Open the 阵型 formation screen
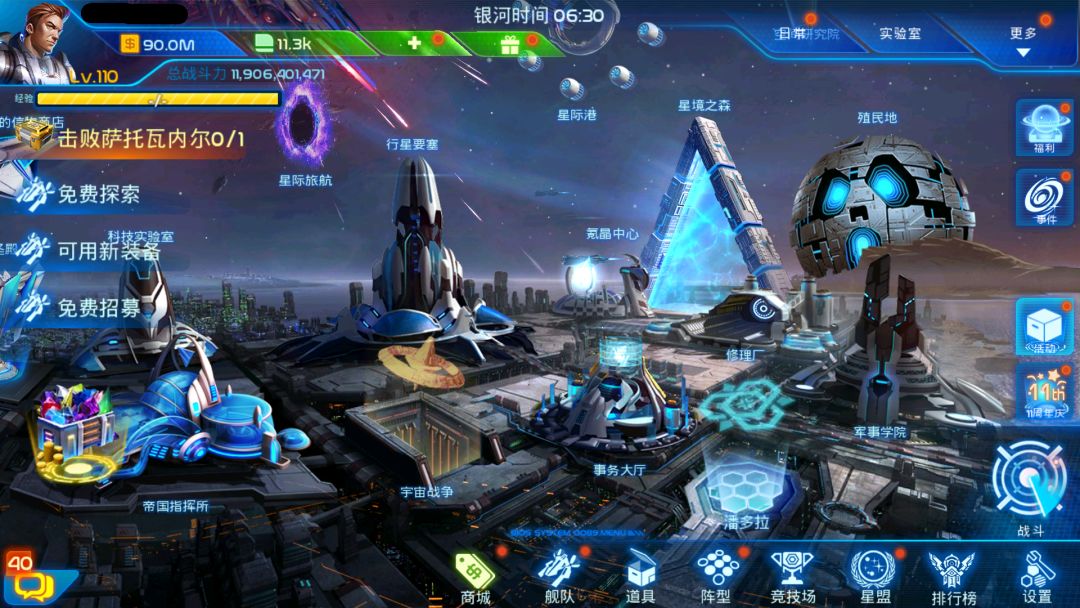1080x608 pixels. 717,578
